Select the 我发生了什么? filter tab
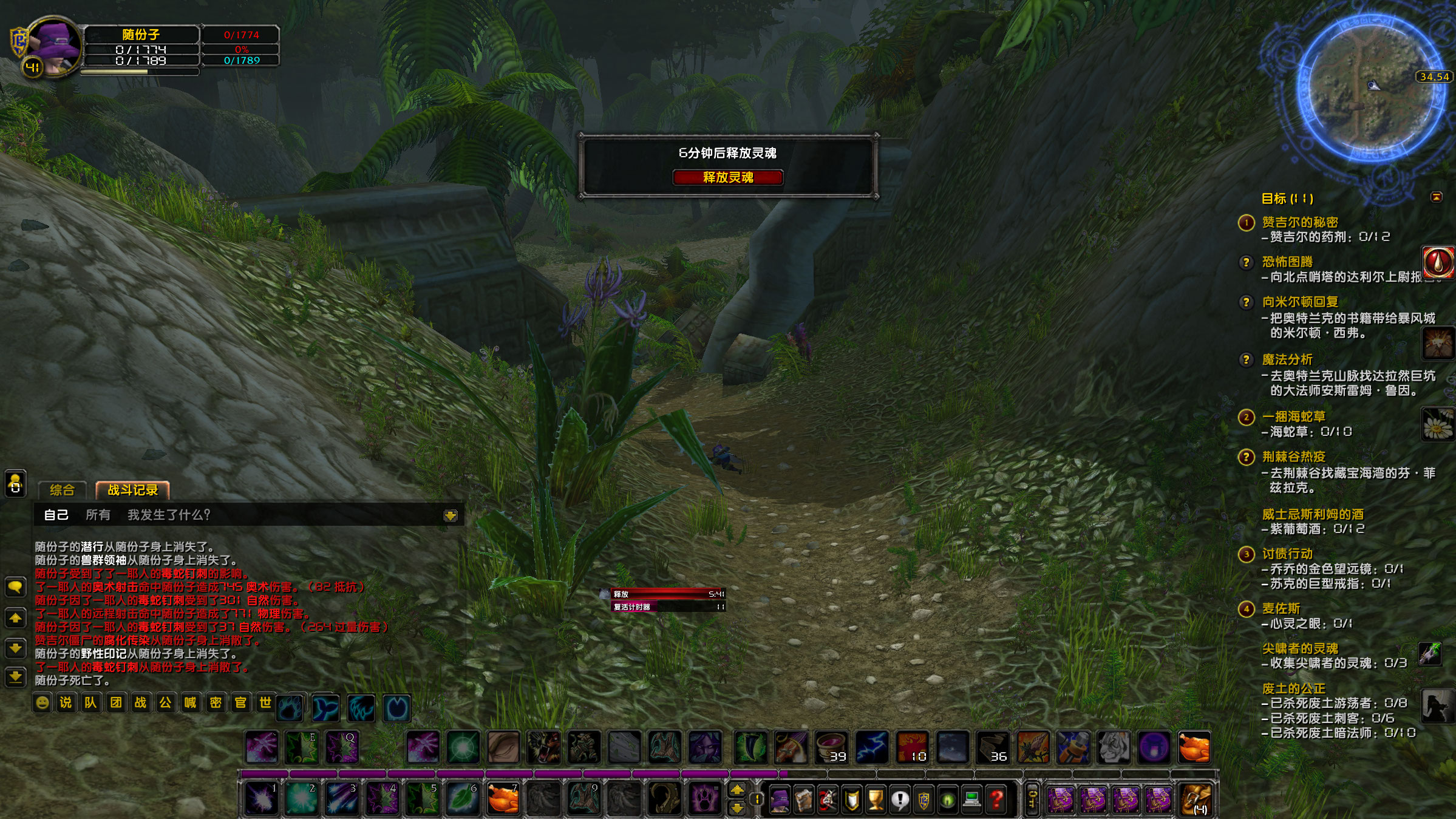 (168, 515)
